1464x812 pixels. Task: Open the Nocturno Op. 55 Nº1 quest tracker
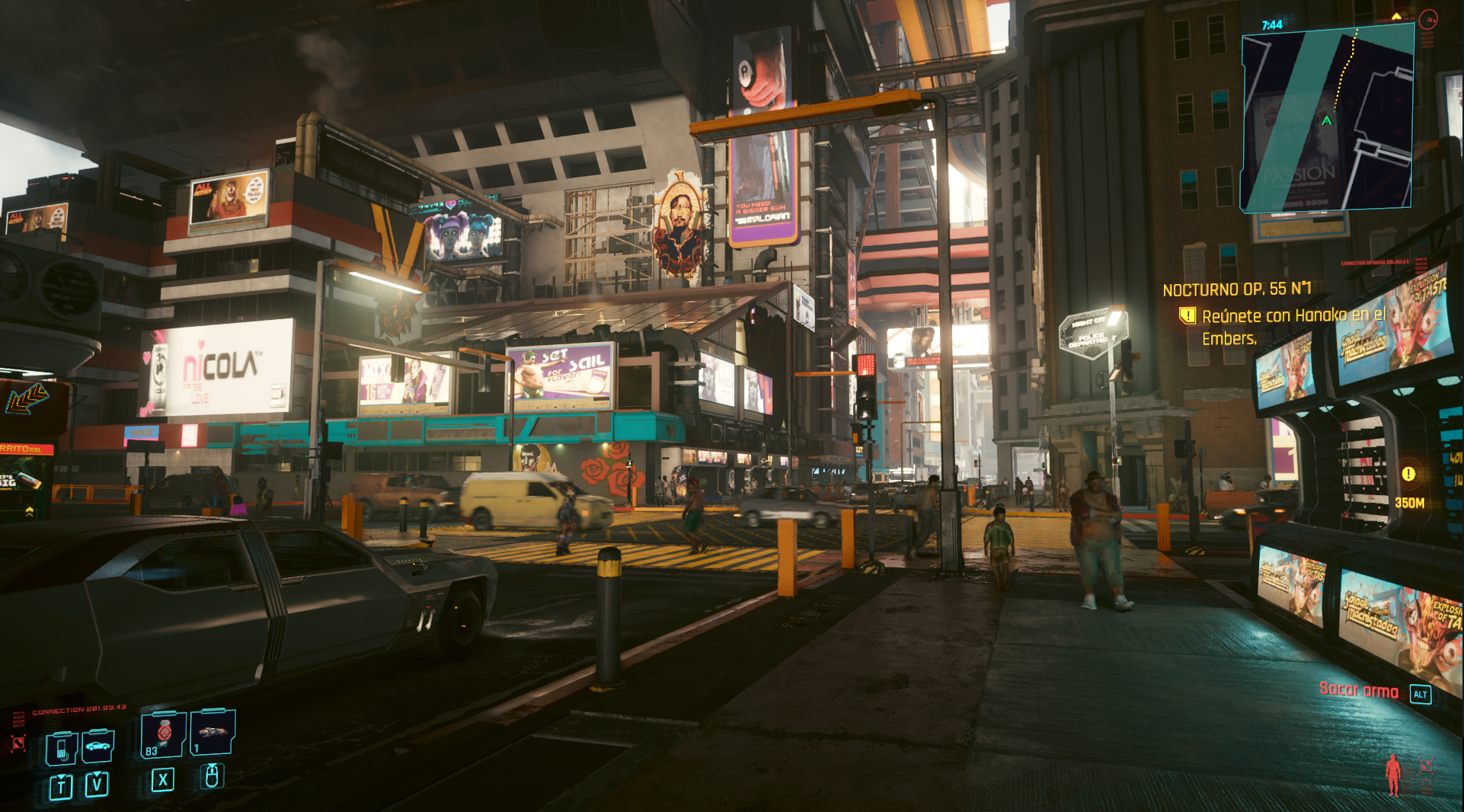click(x=1236, y=289)
